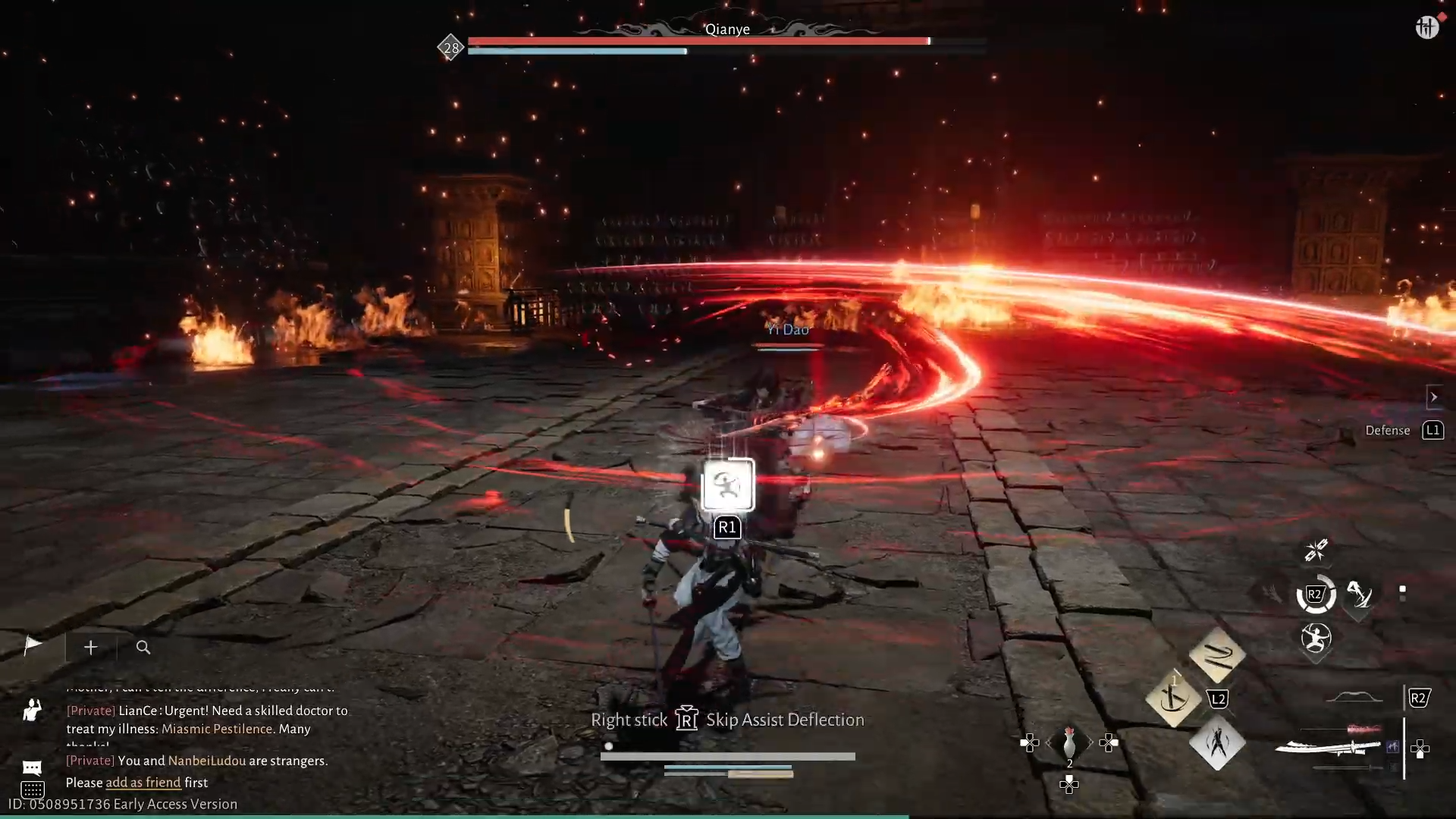
Task: Use the numbered sword-slash skill diamond
Action: click(1174, 698)
